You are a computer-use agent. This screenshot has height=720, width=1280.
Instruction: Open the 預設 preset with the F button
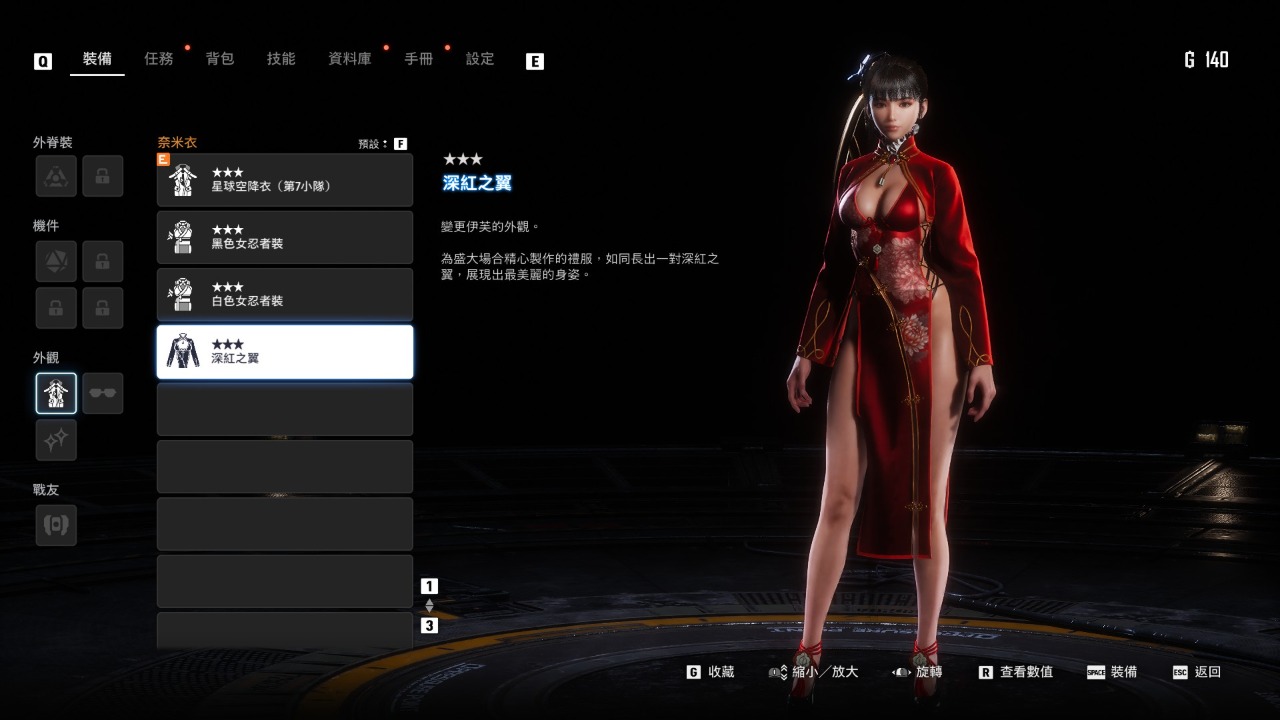pos(400,142)
